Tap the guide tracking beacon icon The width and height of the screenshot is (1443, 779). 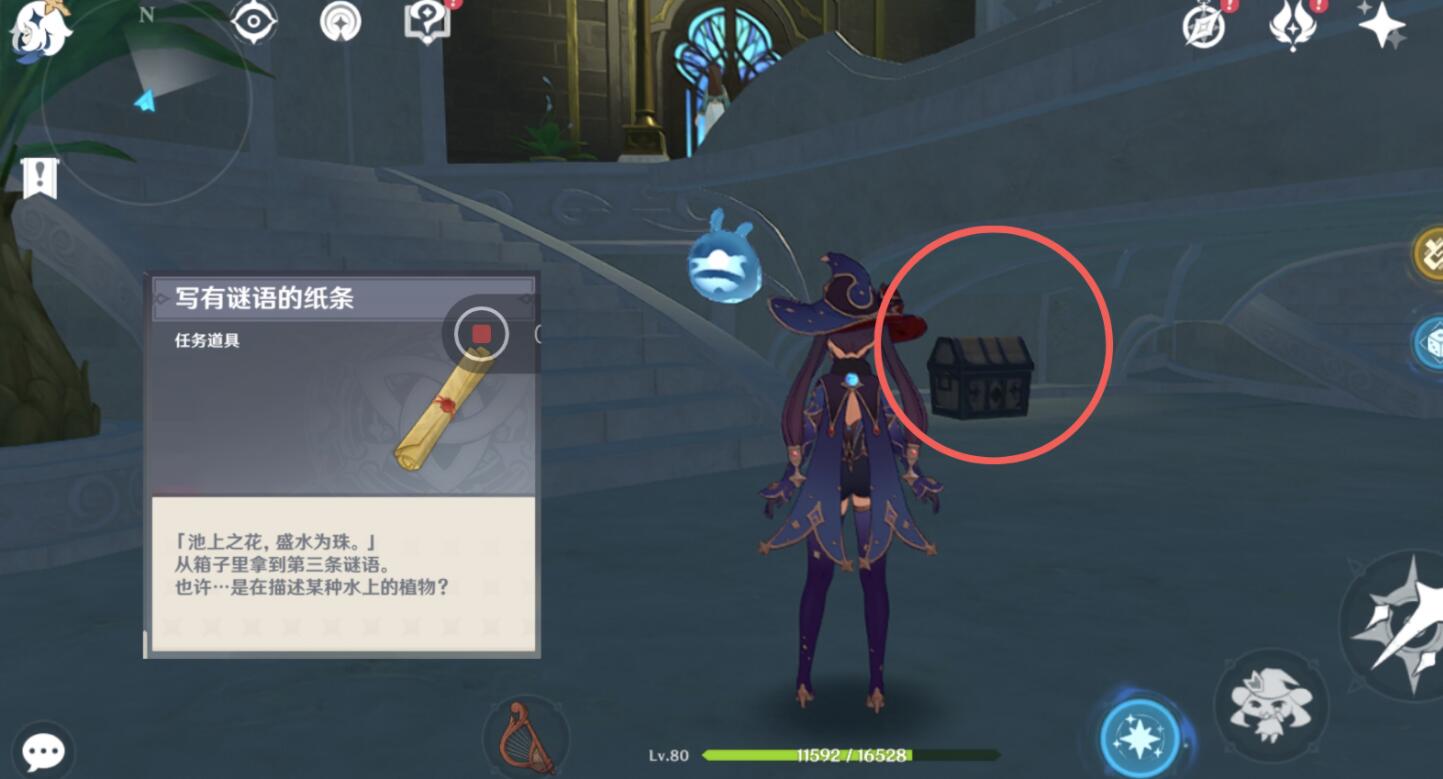point(338,22)
